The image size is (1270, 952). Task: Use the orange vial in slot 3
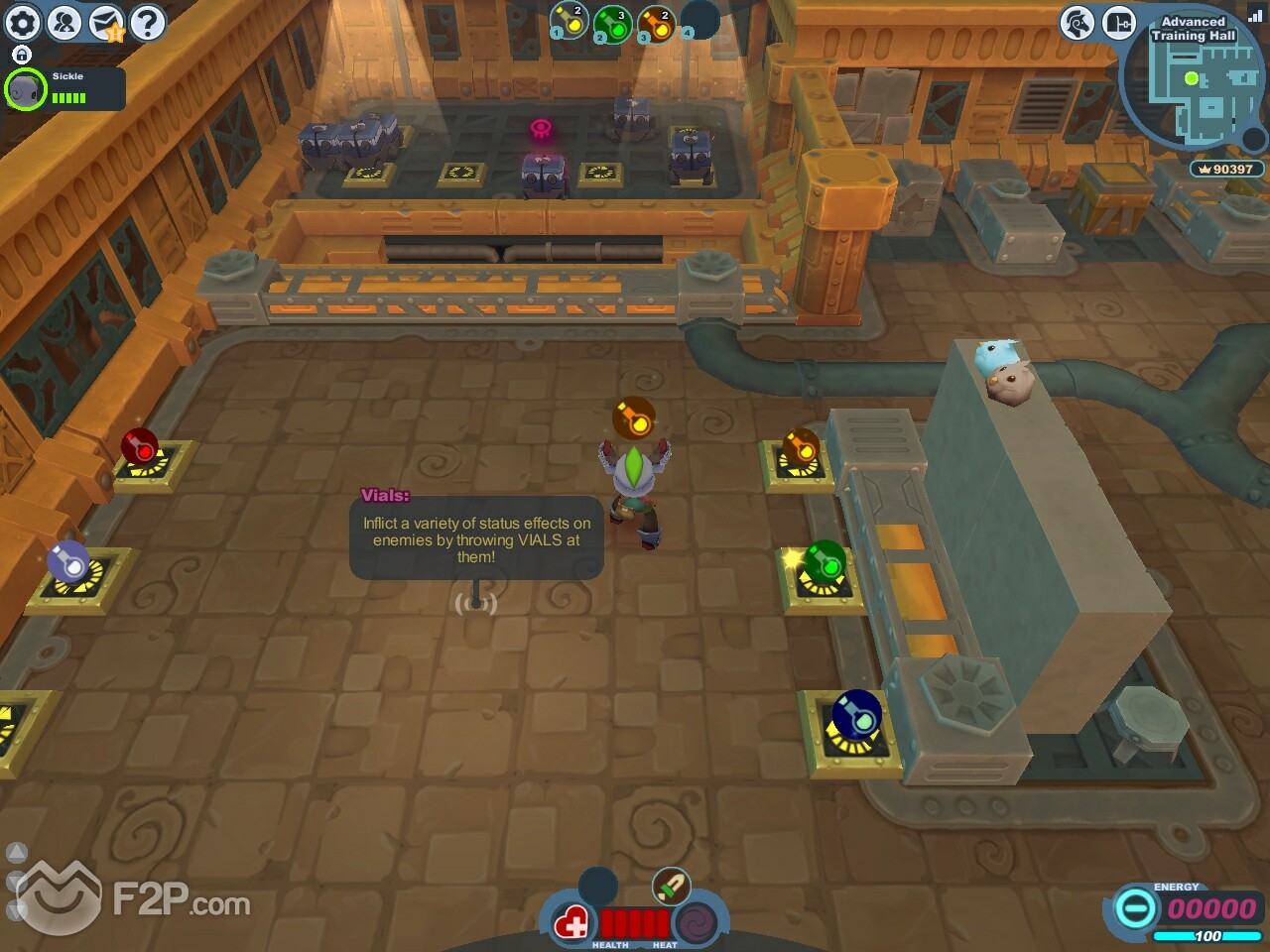click(x=657, y=24)
